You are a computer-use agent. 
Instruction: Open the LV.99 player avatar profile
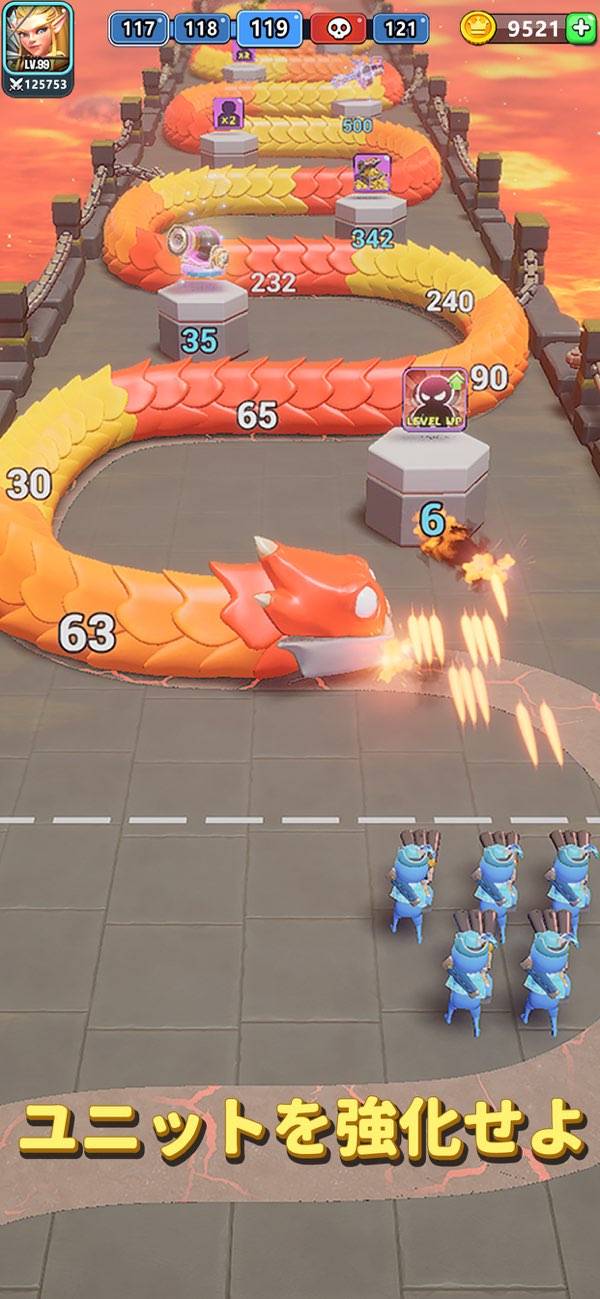pos(38,38)
